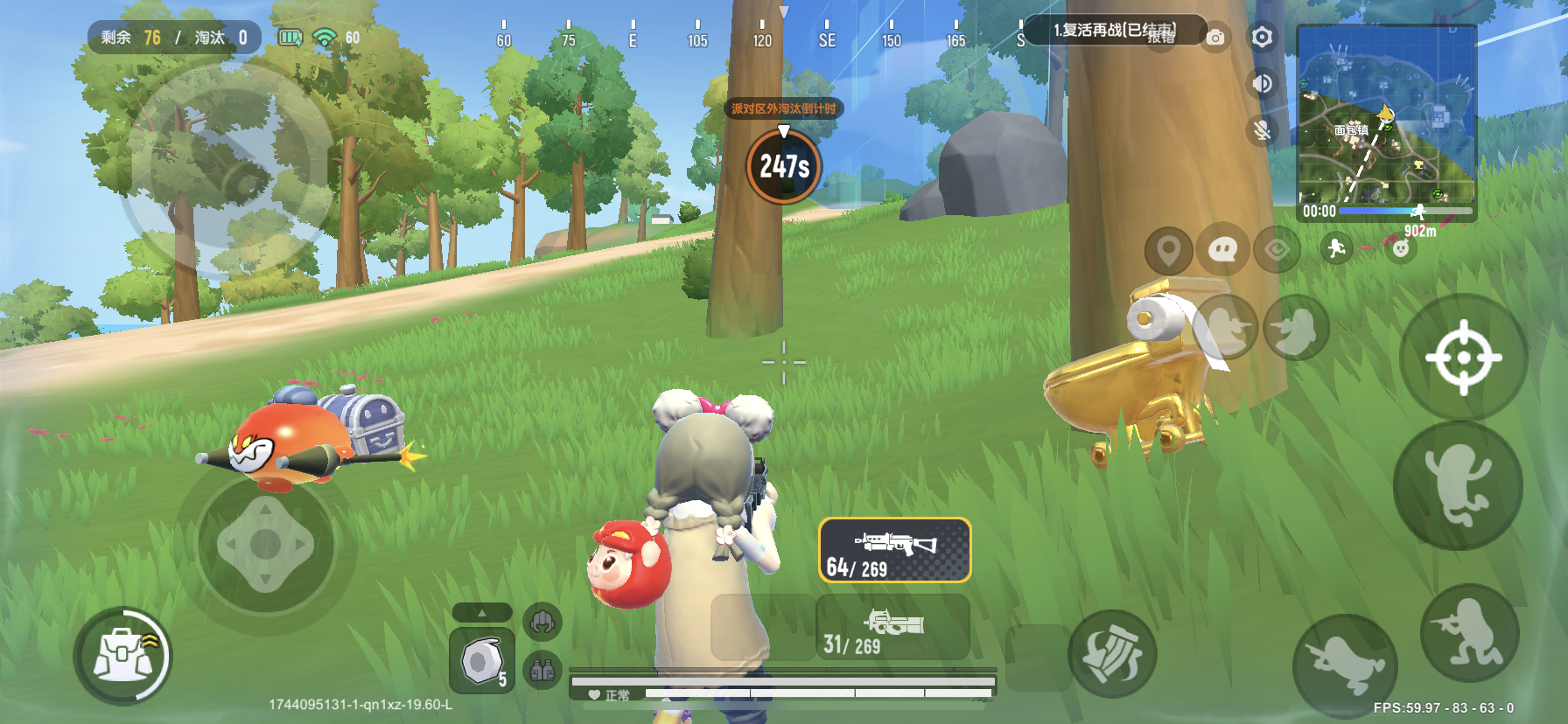Select the primary weapon slot showing 64/269

click(894, 551)
